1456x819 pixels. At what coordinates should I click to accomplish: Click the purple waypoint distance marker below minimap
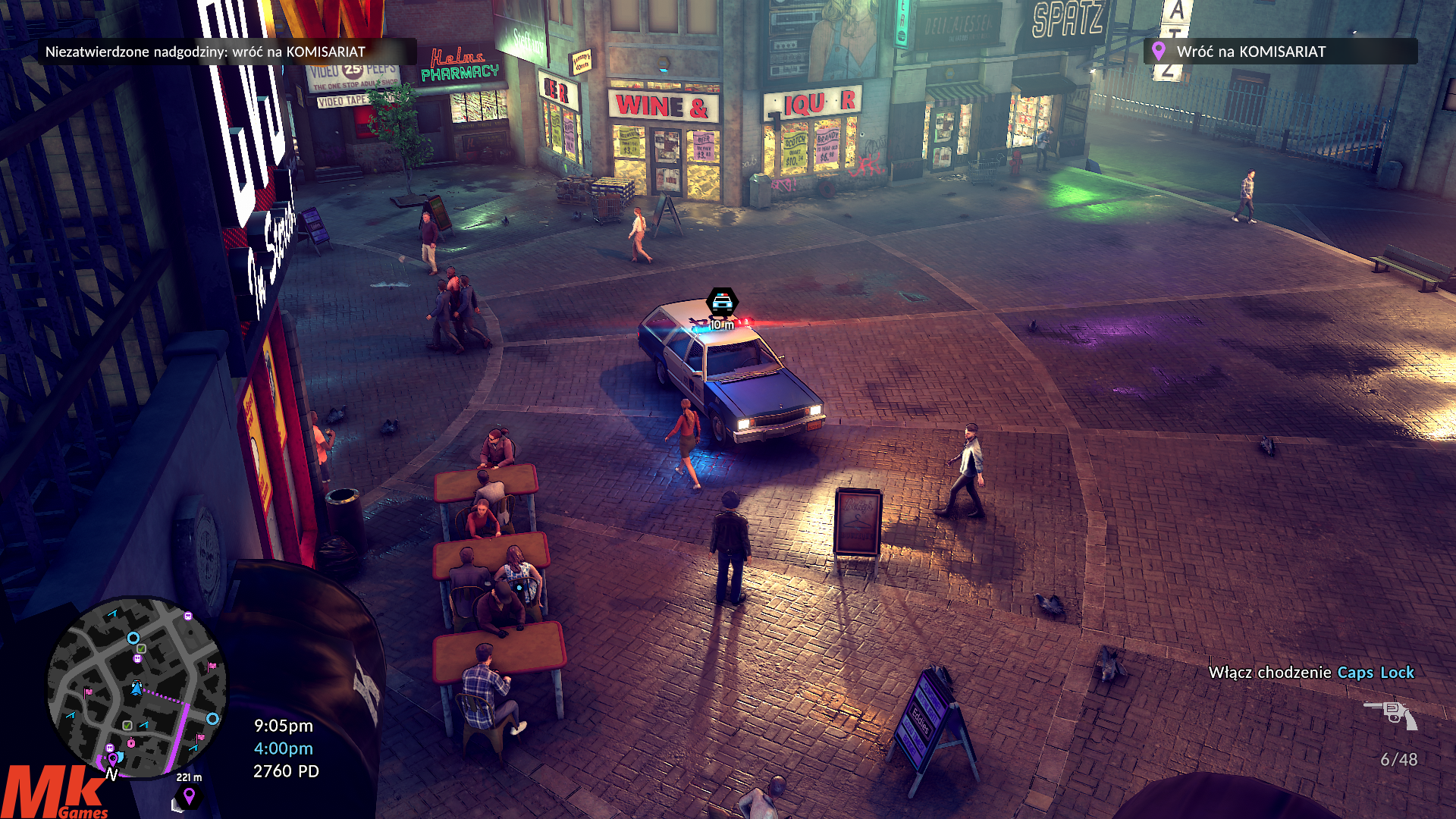pyautogui.click(x=189, y=795)
